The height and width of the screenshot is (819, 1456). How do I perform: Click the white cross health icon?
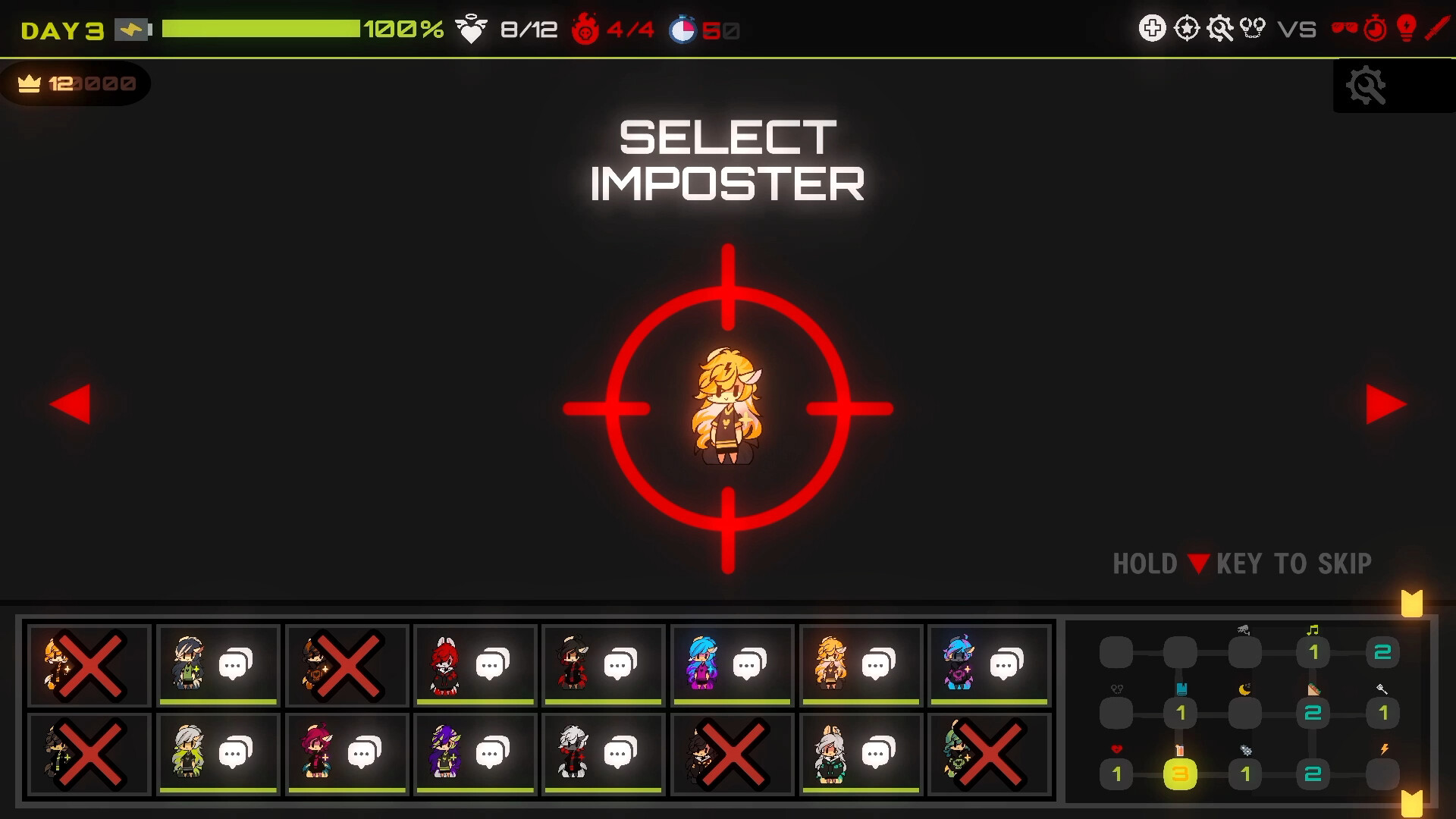[1153, 28]
